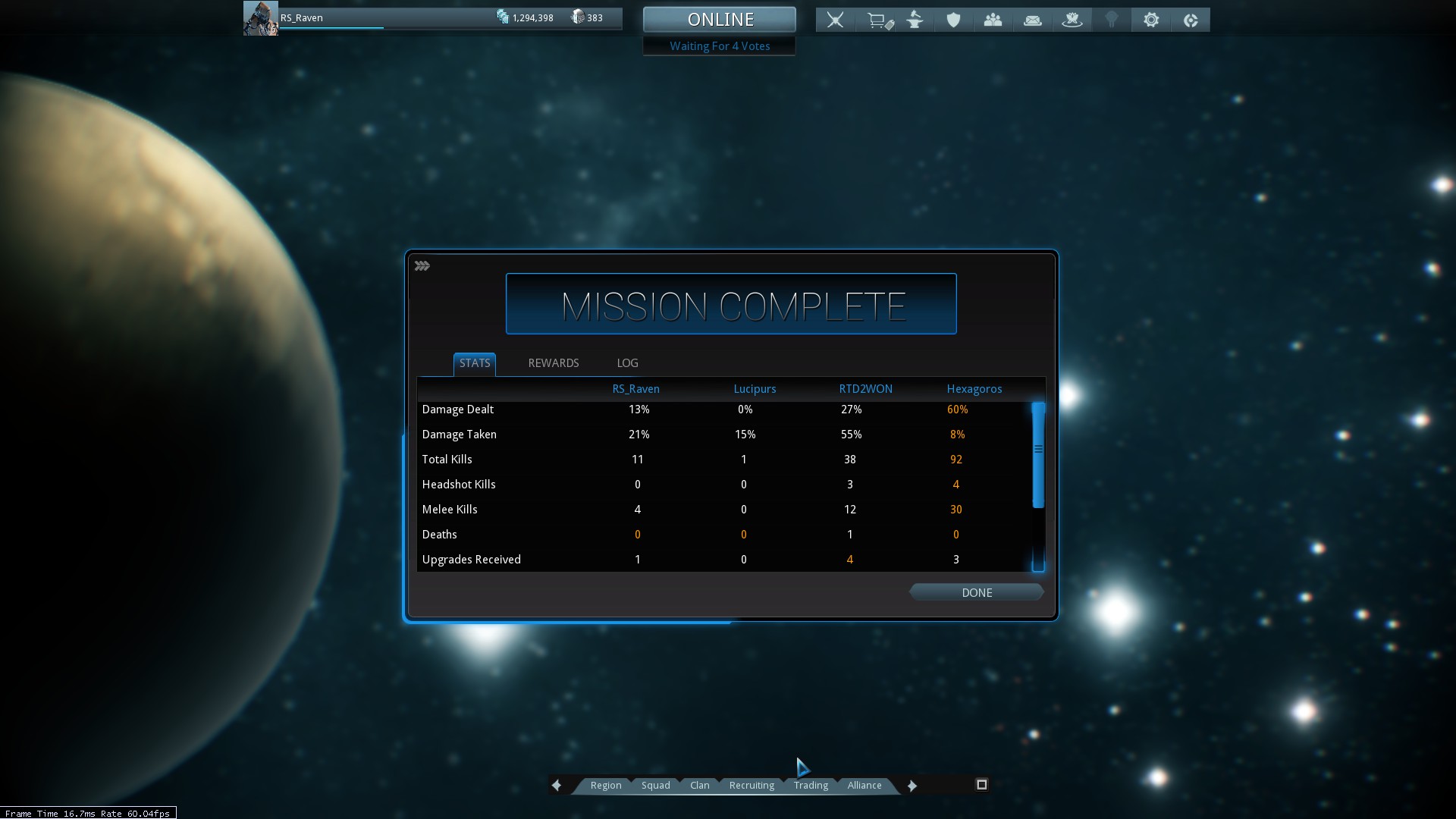The height and width of the screenshot is (819, 1456).
Task: Switch to the Squad chat tab
Action: (655, 785)
